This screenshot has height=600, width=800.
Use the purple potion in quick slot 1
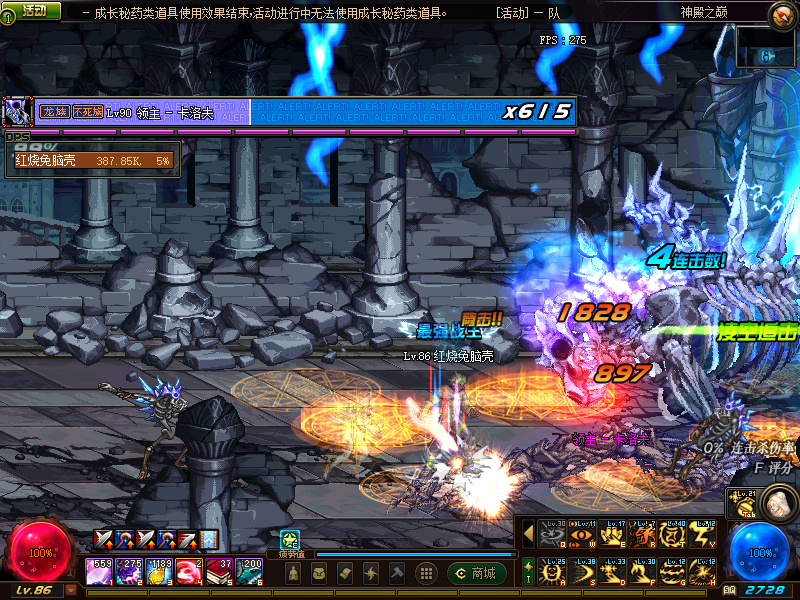[100, 571]
